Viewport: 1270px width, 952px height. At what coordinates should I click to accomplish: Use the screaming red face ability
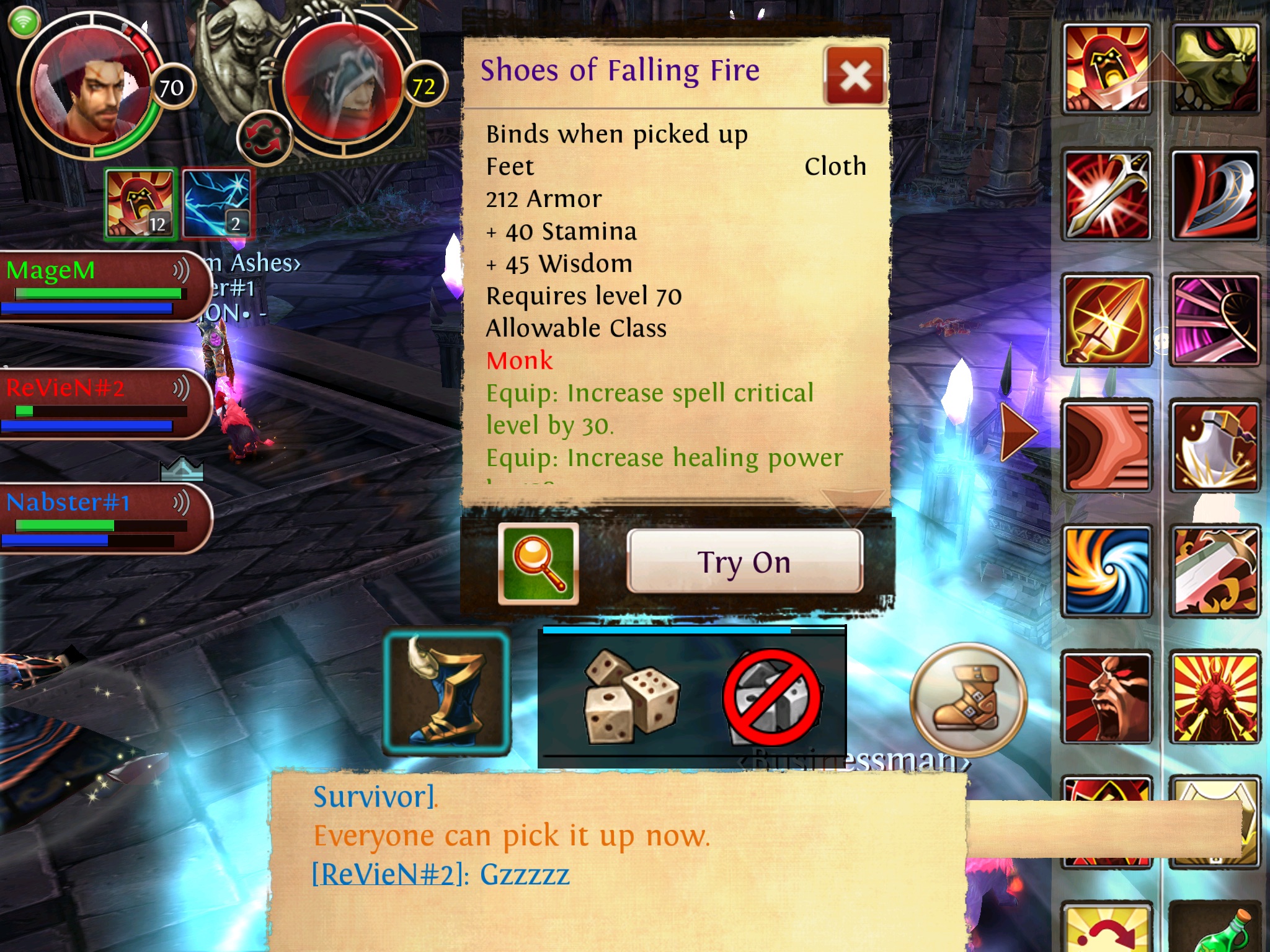click(x=1107, y=697)
